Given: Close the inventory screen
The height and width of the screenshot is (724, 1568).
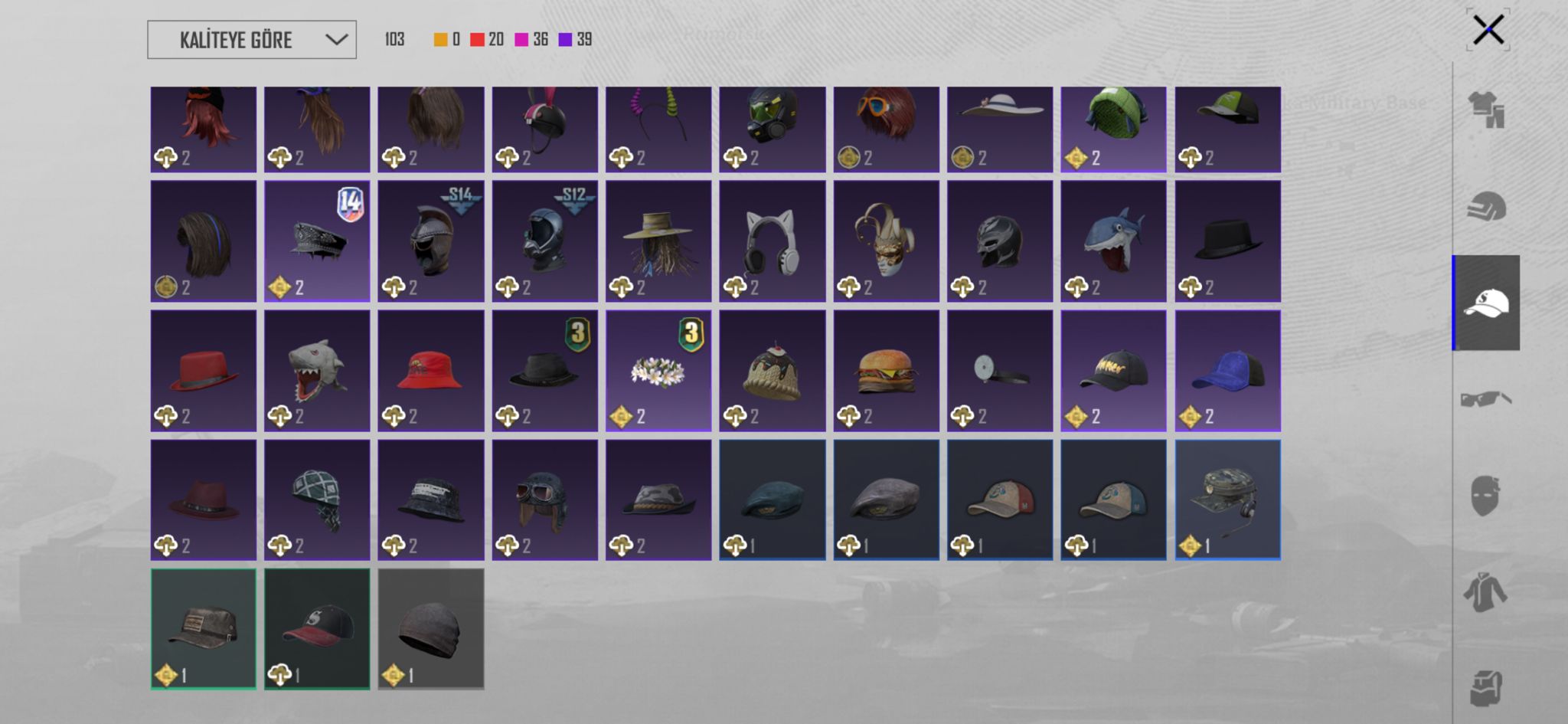Looking at the screenshot, I should click(1488, 31).
